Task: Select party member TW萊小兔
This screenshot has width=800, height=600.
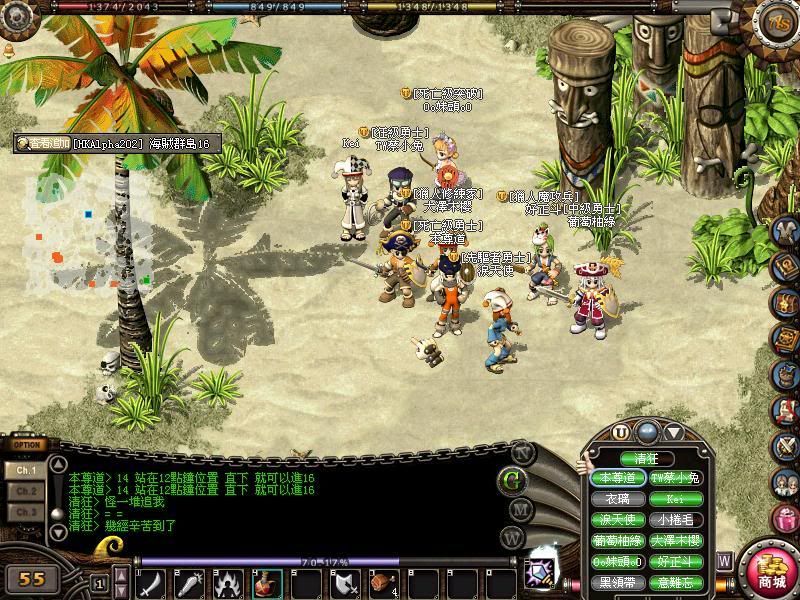Action: (x=676, y=478)
